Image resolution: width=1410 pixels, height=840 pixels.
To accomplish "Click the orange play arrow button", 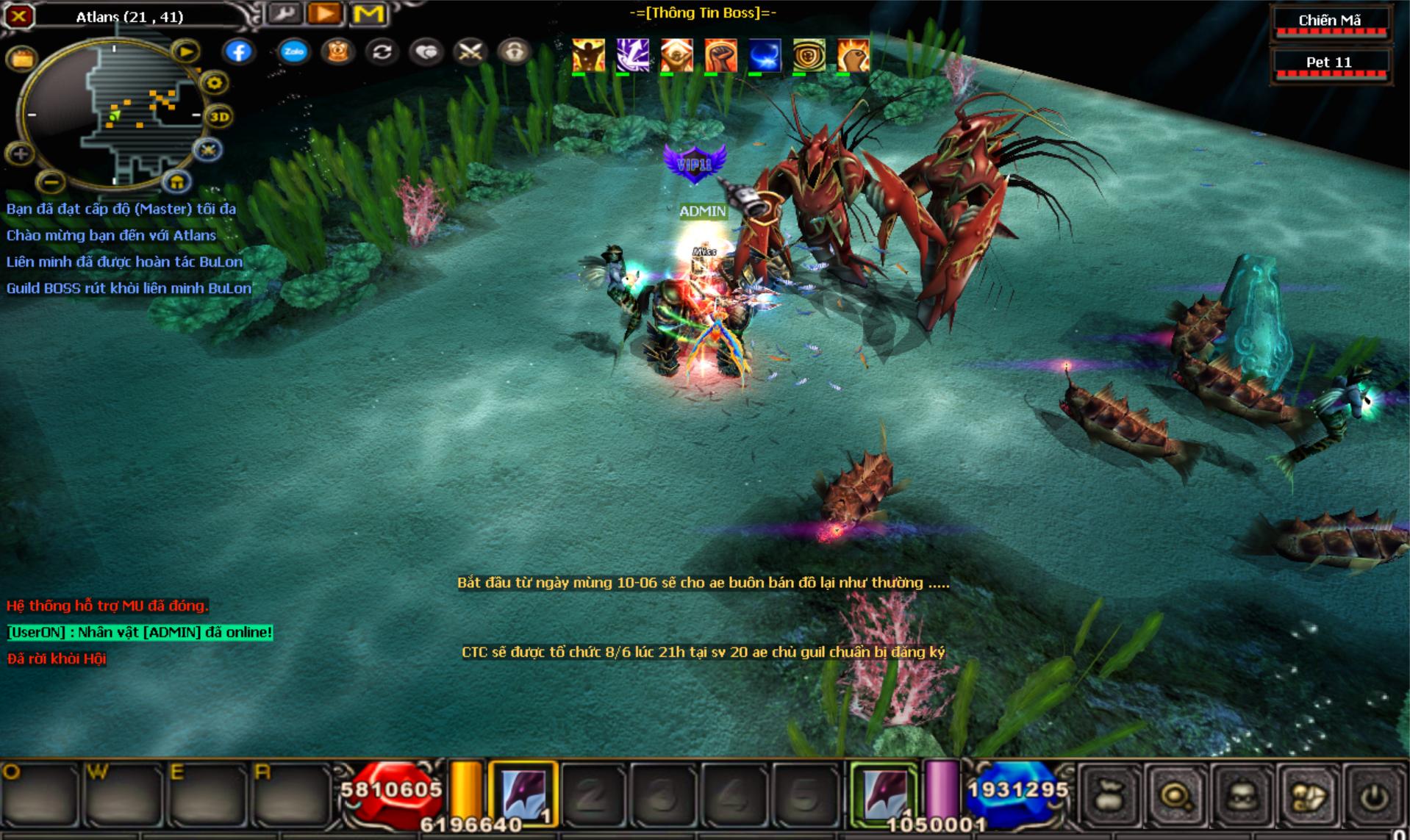I will (325, 14).
